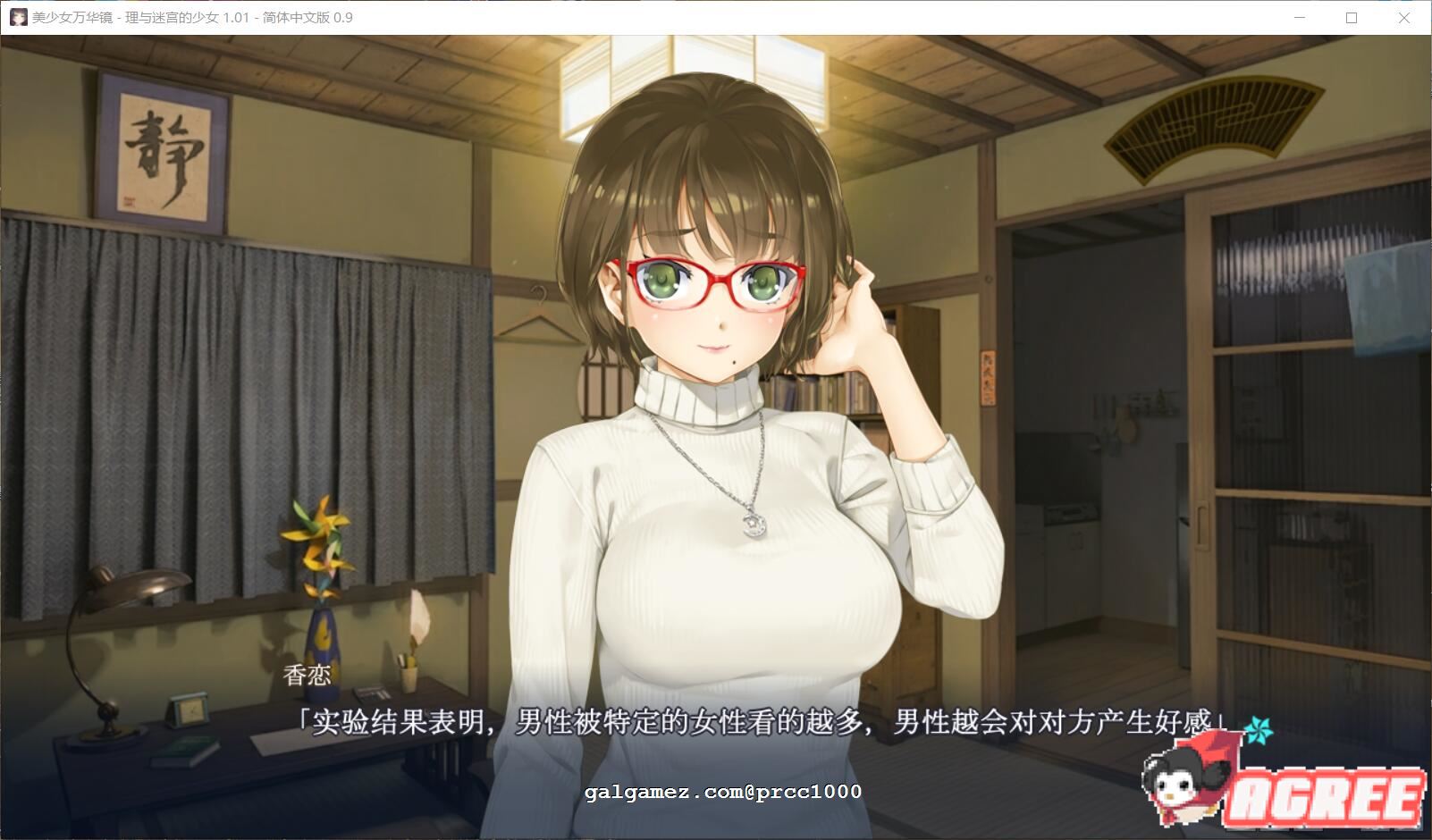1432x840 pixels.
Task: Maximize the game window
Action: [1352, 17]
